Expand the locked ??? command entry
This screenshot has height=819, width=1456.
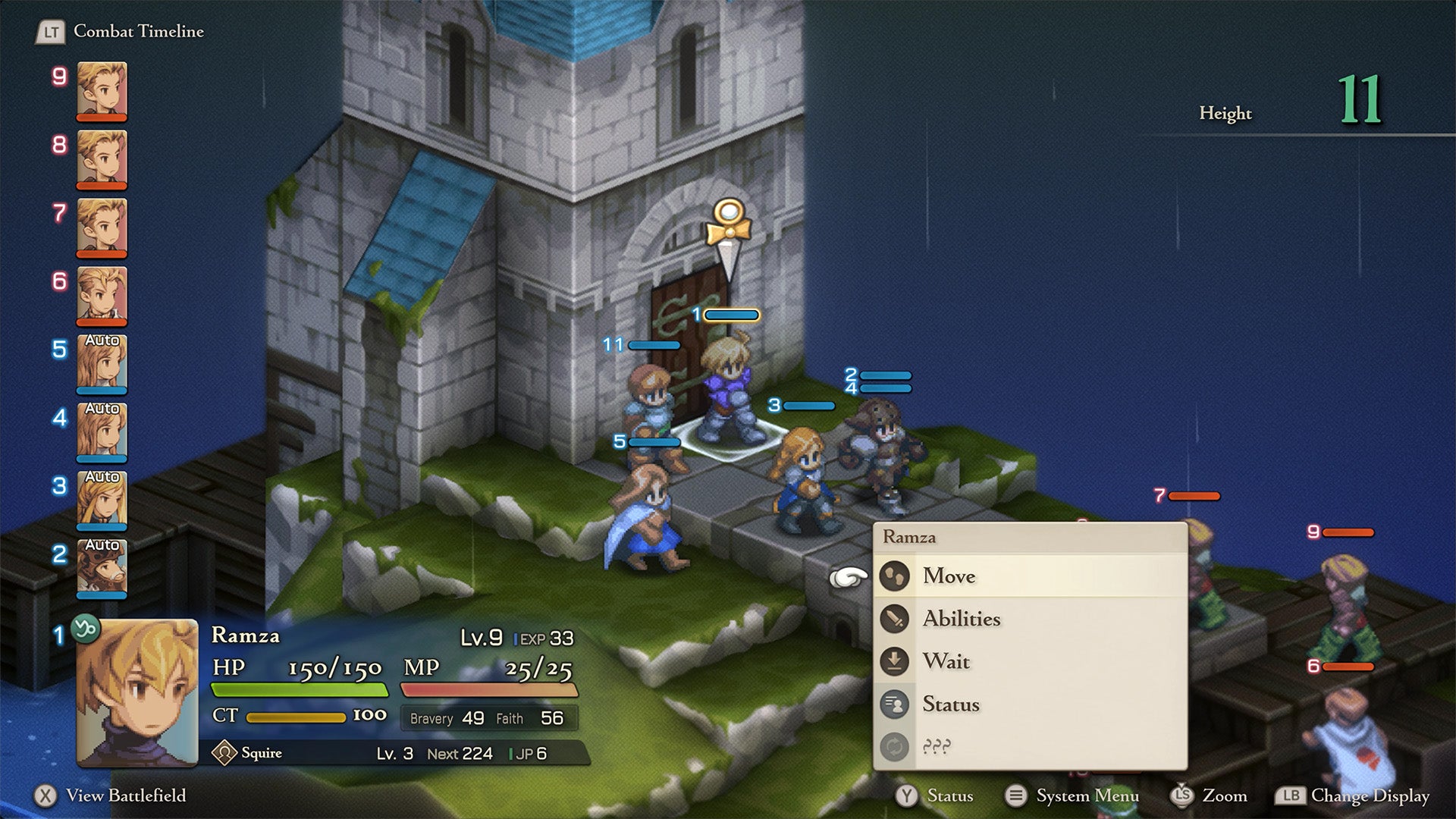tap(940, 746)
